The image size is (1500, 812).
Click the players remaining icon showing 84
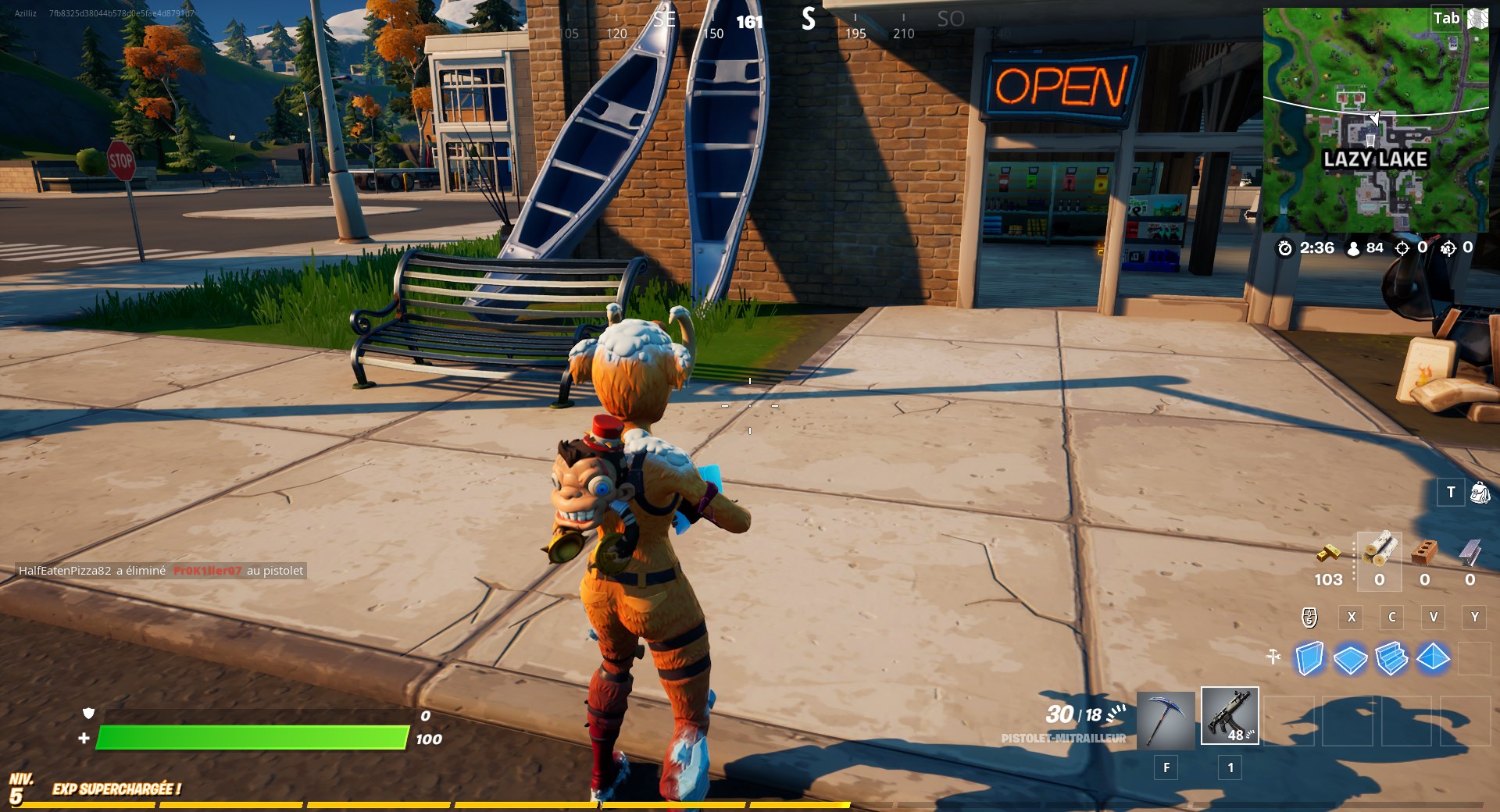(1353, 248)
